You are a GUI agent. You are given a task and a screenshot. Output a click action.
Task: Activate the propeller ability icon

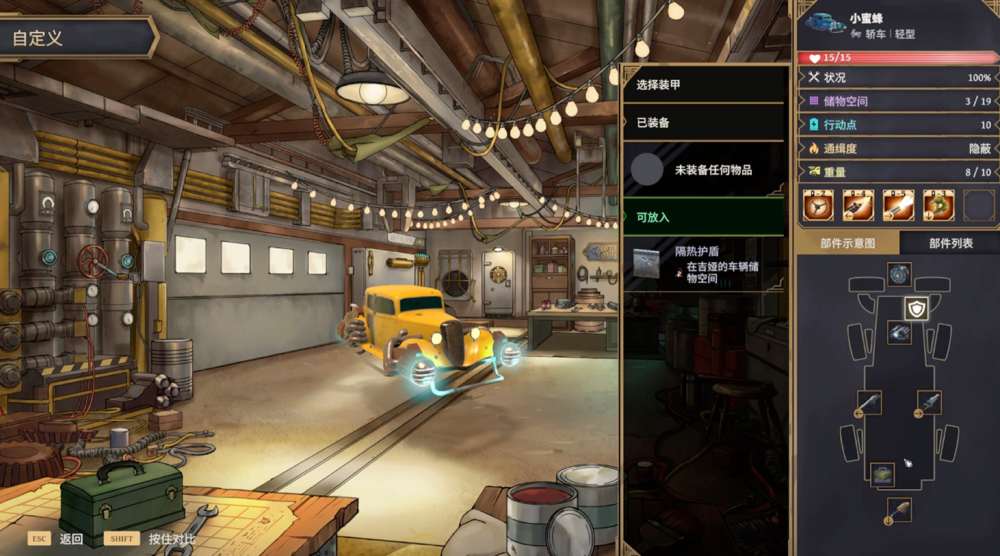pos(818,206)
